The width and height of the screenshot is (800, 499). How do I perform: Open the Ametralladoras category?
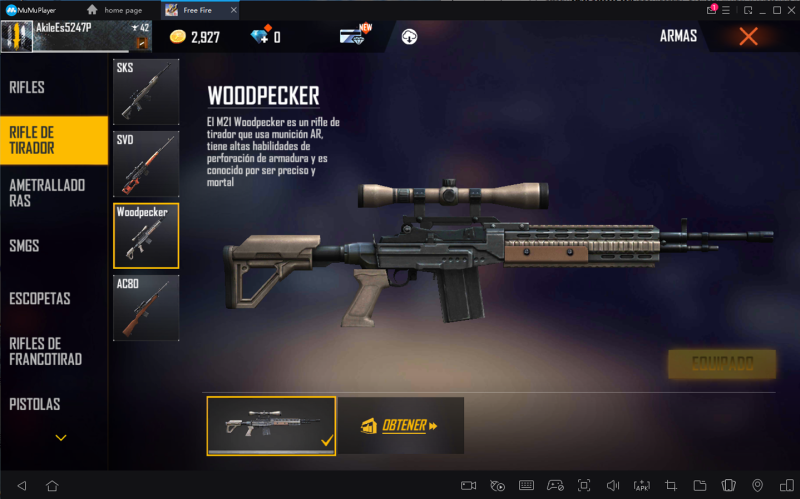pos(47,192)
